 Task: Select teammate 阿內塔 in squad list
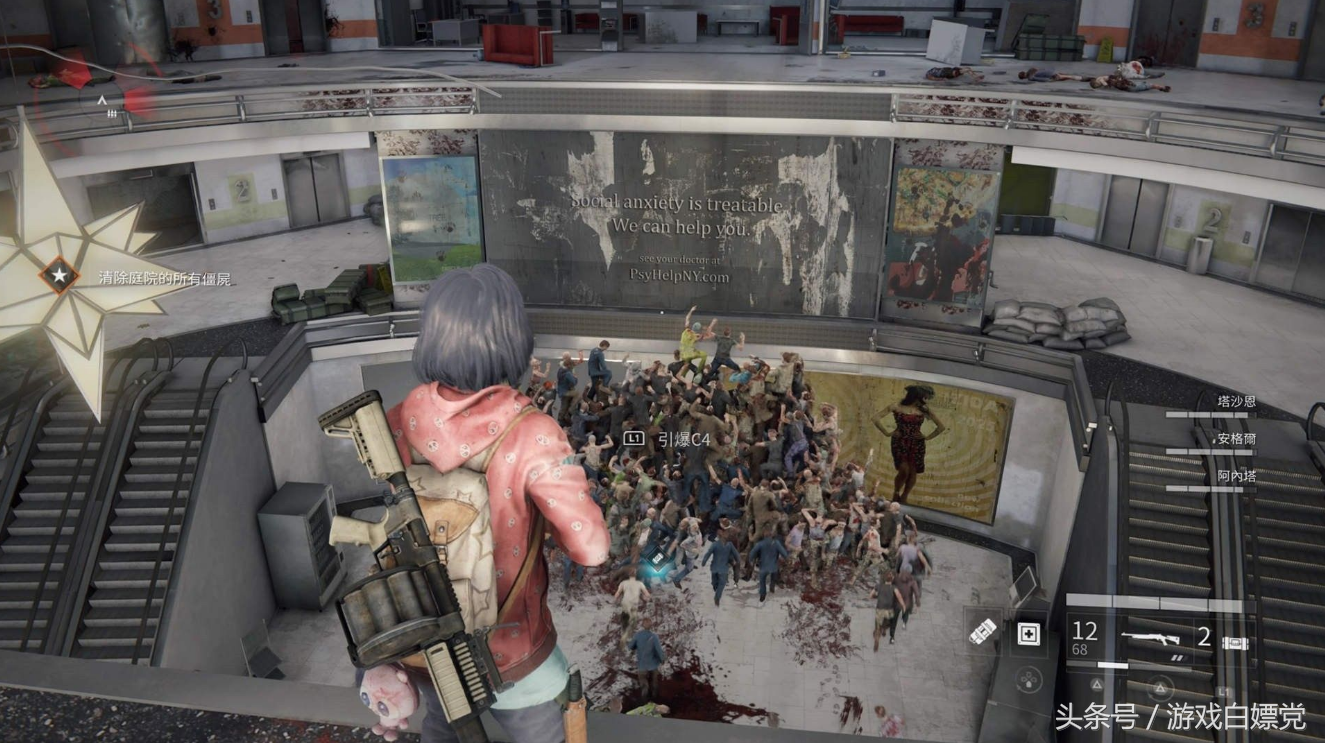click(x=1235, y=476)
